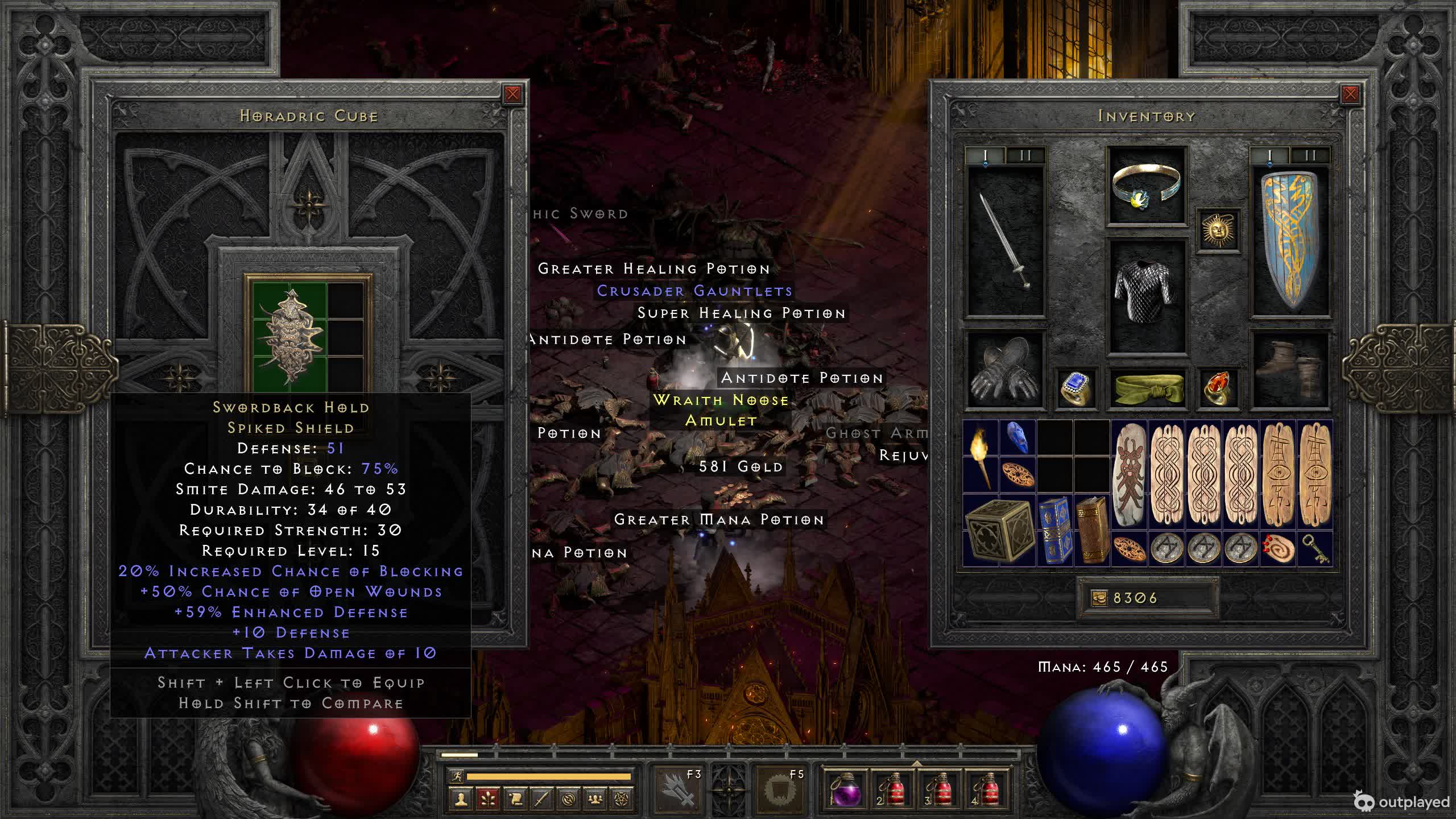
Task: Pick up the key in inventory
Action: tap(1315, 548)
